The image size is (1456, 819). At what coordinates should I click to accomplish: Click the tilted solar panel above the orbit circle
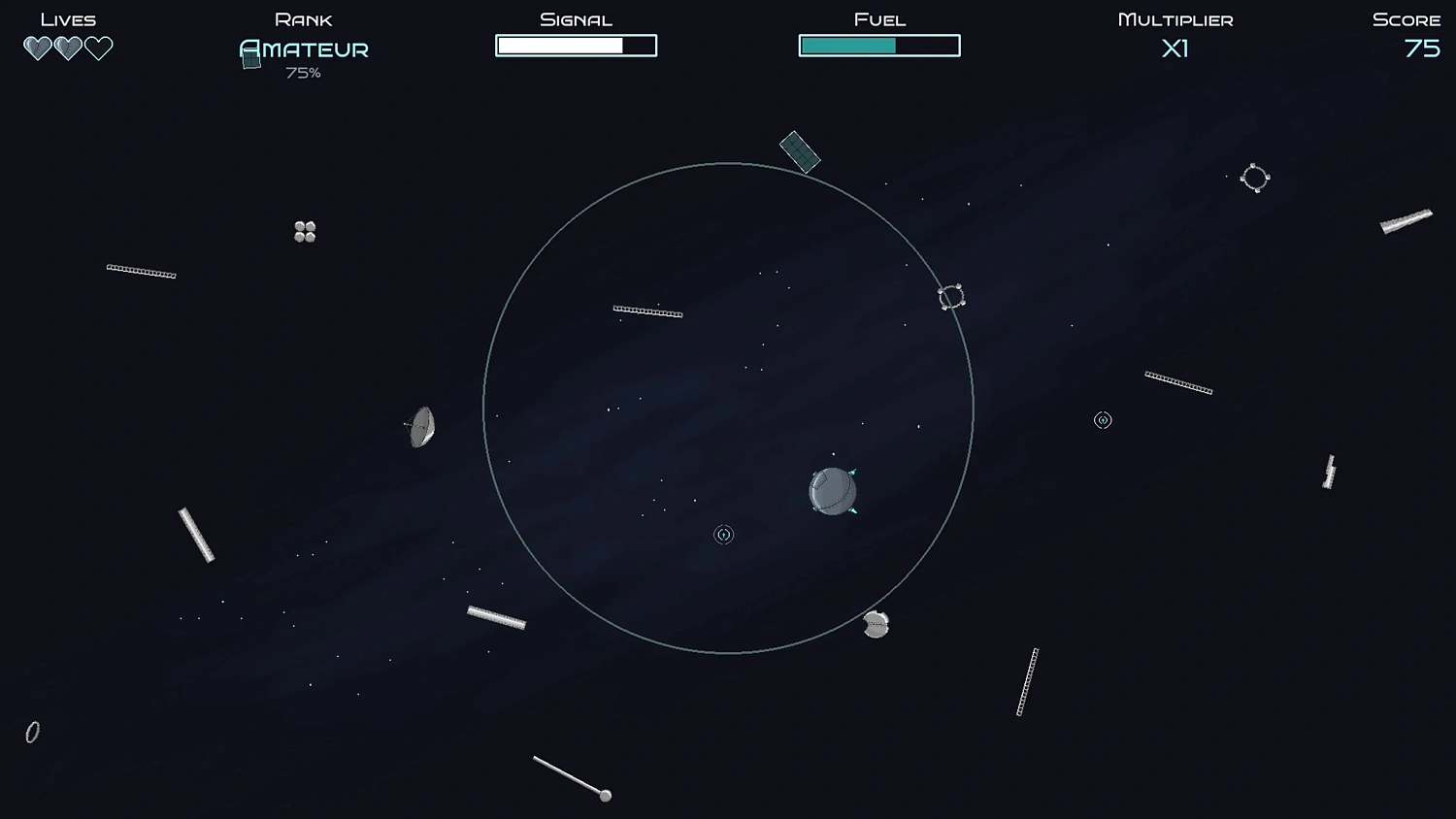click(800, 153)
